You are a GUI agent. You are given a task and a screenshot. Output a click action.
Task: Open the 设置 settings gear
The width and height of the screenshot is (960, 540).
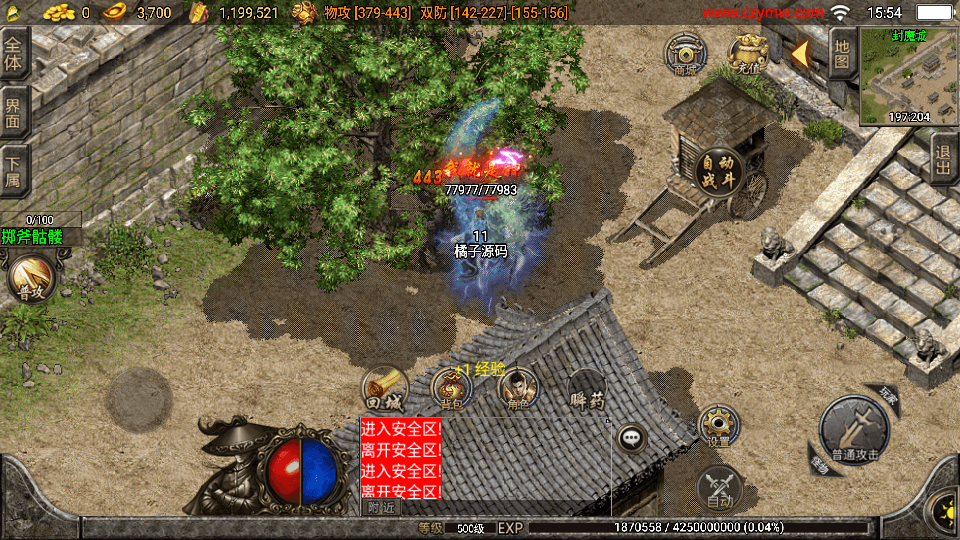coord(718,425)
